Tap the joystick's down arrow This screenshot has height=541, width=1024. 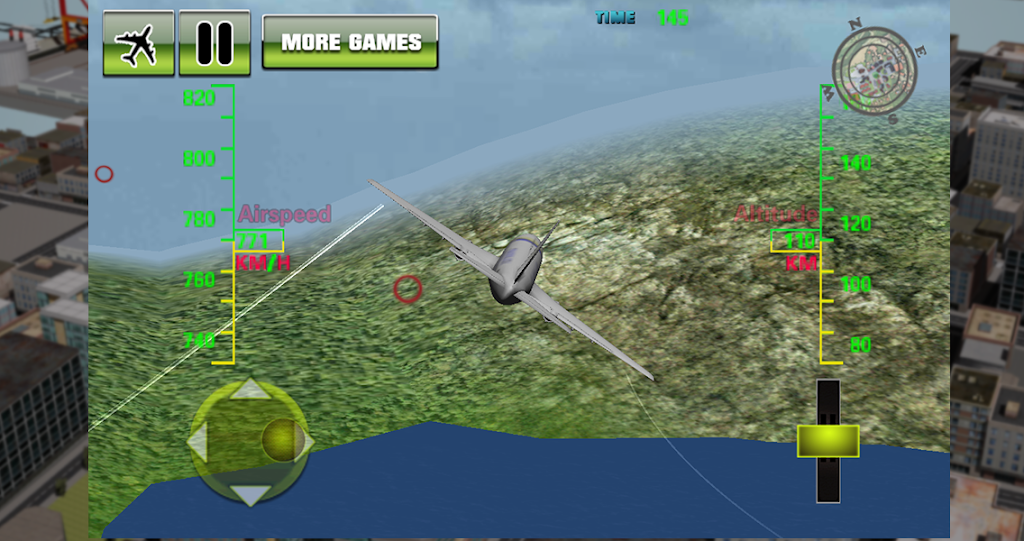coord(249,494)
